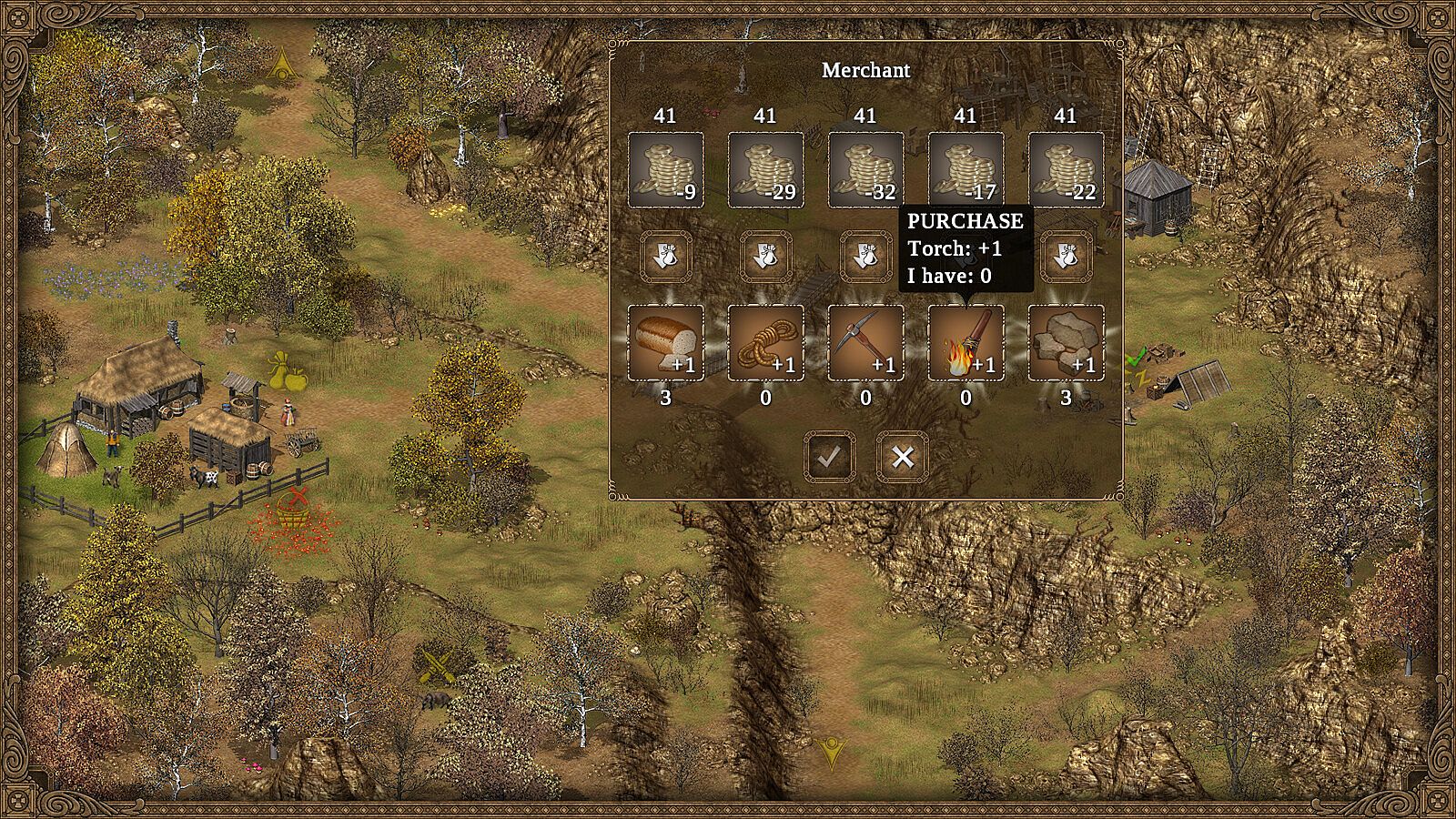Select the coin stack showing -29
The image size is (1456, 819).
pyautogui.click(x=765, y=170)
